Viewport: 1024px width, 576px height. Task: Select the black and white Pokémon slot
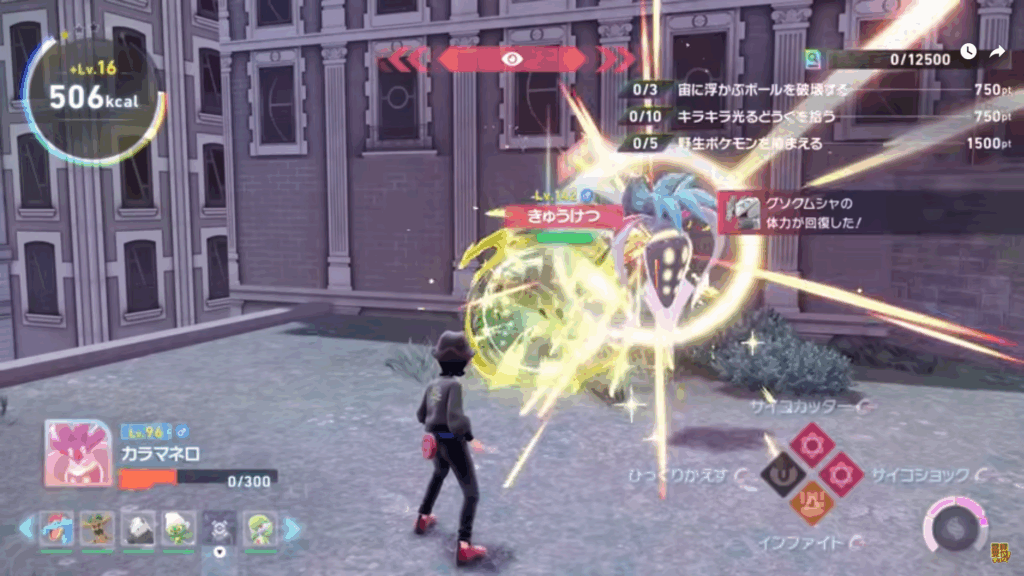tap(138, 529)
